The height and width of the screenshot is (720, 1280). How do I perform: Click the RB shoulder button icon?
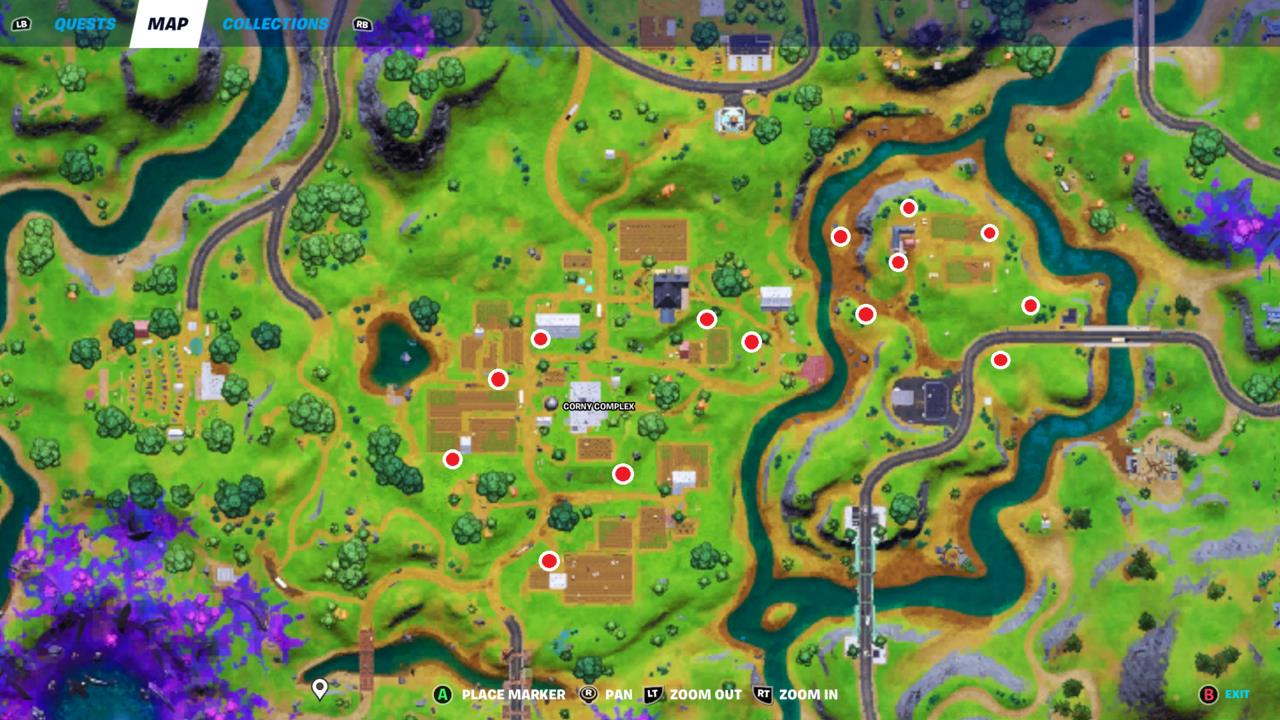click(x=361, y=23)
